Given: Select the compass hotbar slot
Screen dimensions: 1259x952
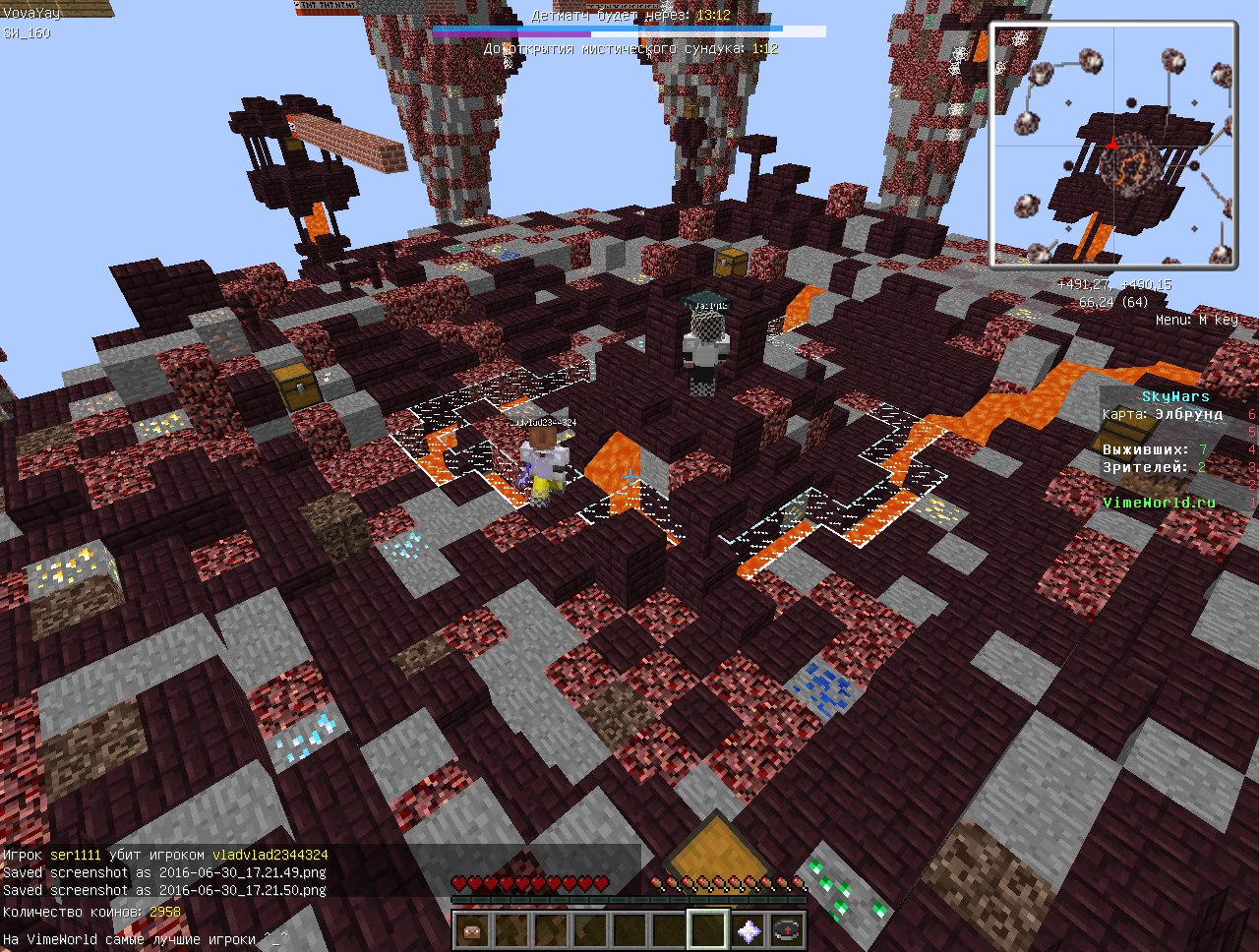Looking at the screenshot, I should click(x=787, y=929).
